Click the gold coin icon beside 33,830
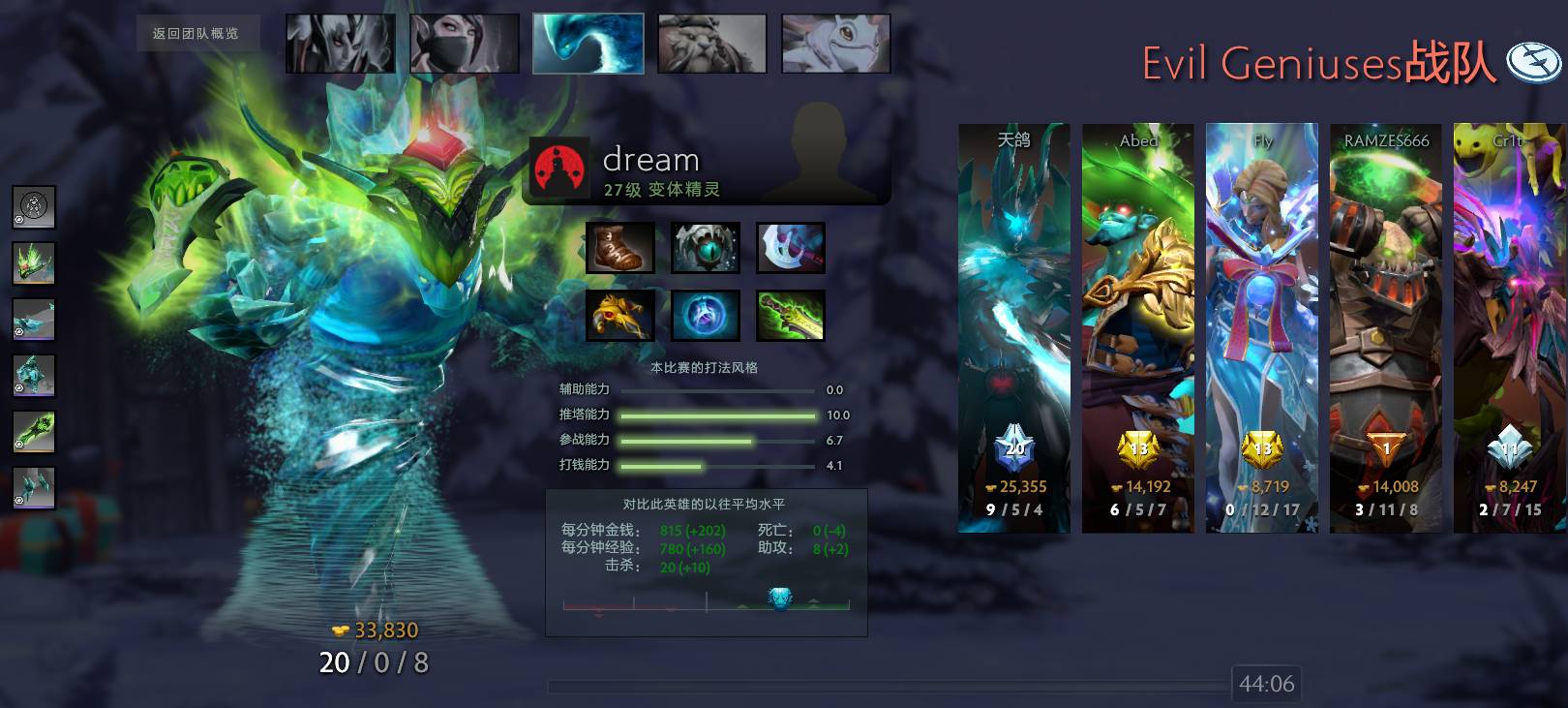The height and width of the screenshot is (708, 1568). (339, 631)
